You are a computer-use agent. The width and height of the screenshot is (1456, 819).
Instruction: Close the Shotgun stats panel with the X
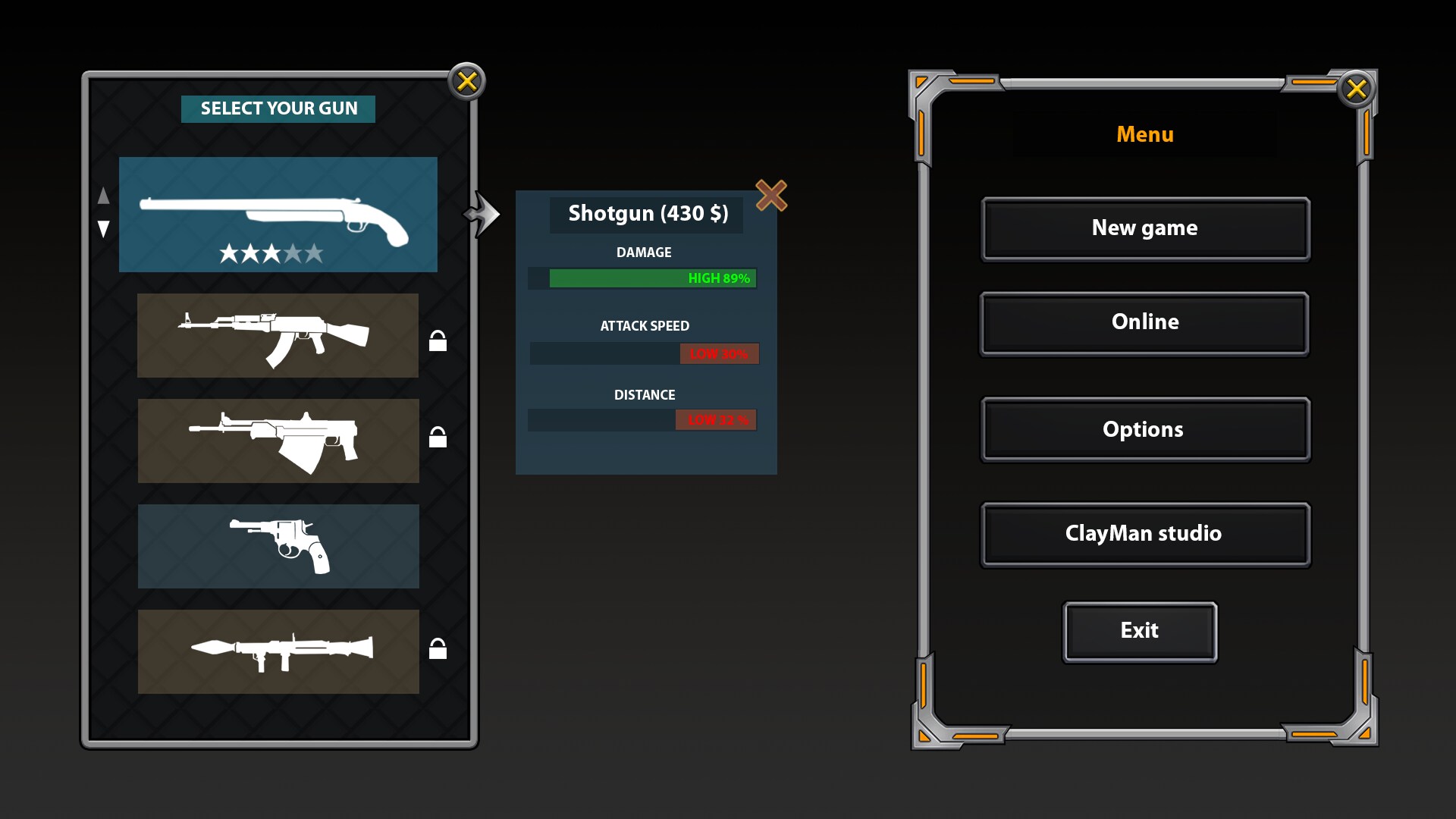pyautogui.click(x=770, y=196)
